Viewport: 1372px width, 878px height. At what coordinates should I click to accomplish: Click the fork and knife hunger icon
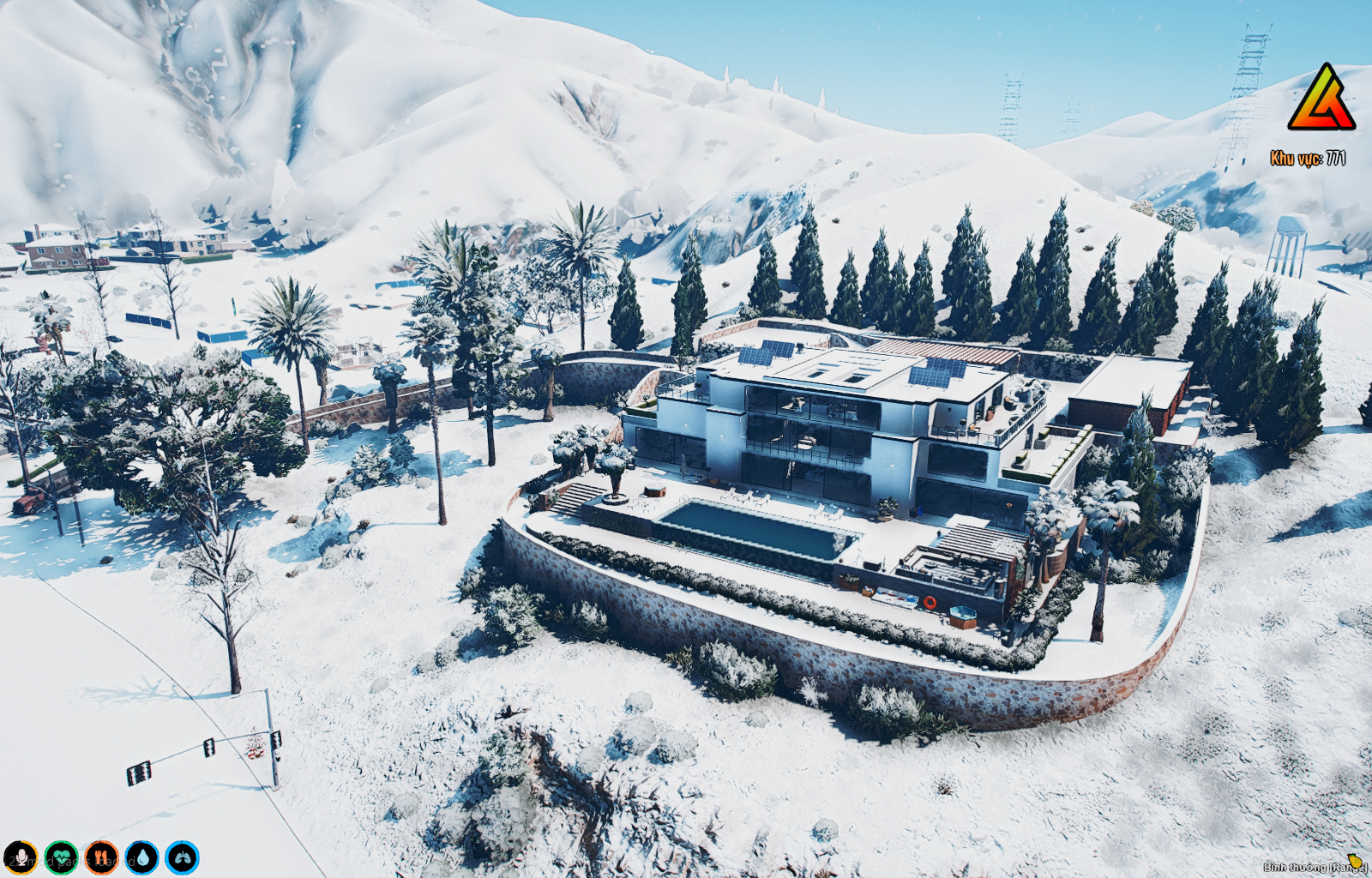click(101, 857)
